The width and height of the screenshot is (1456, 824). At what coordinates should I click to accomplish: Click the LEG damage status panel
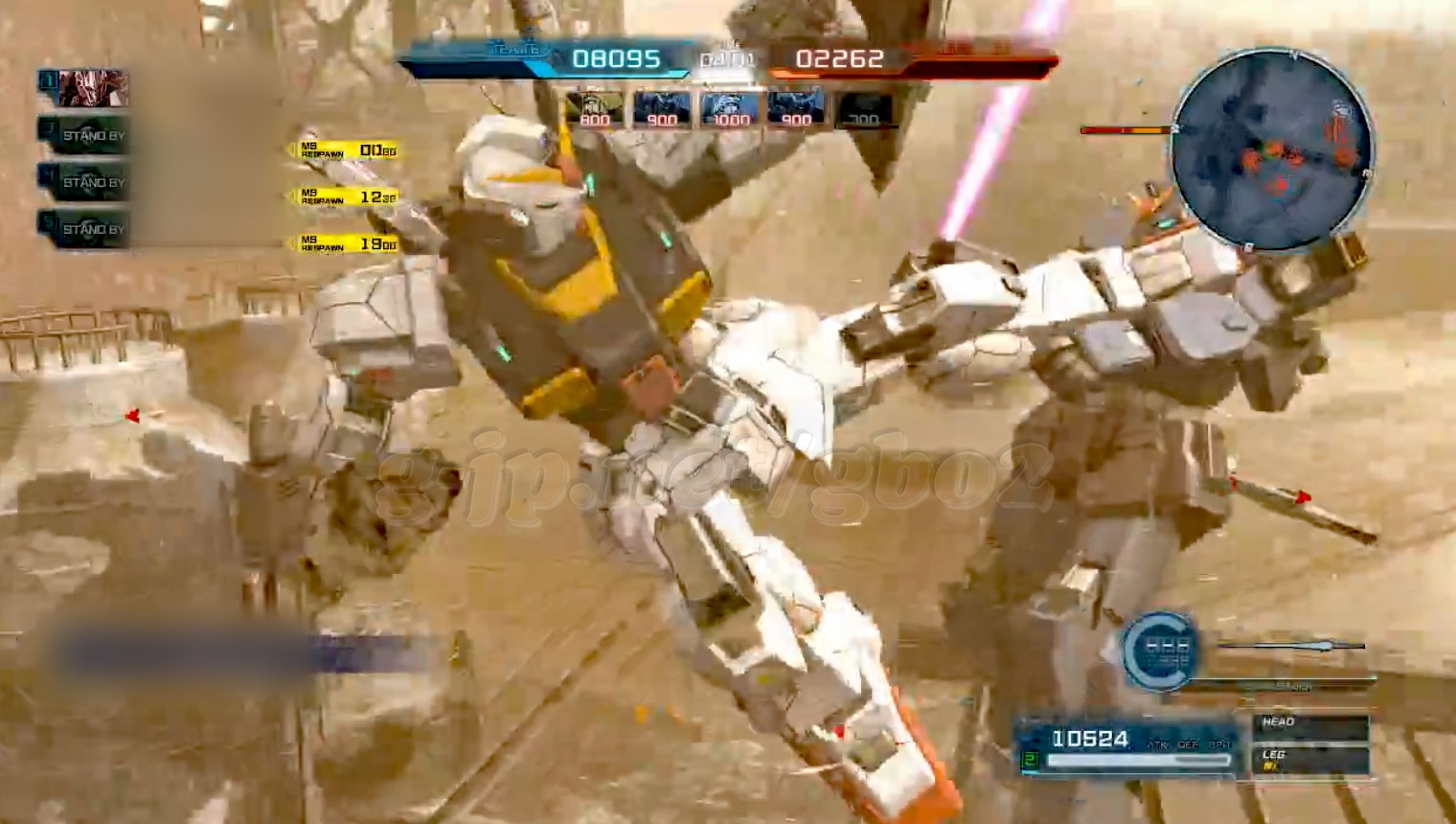coord(1308,759)
